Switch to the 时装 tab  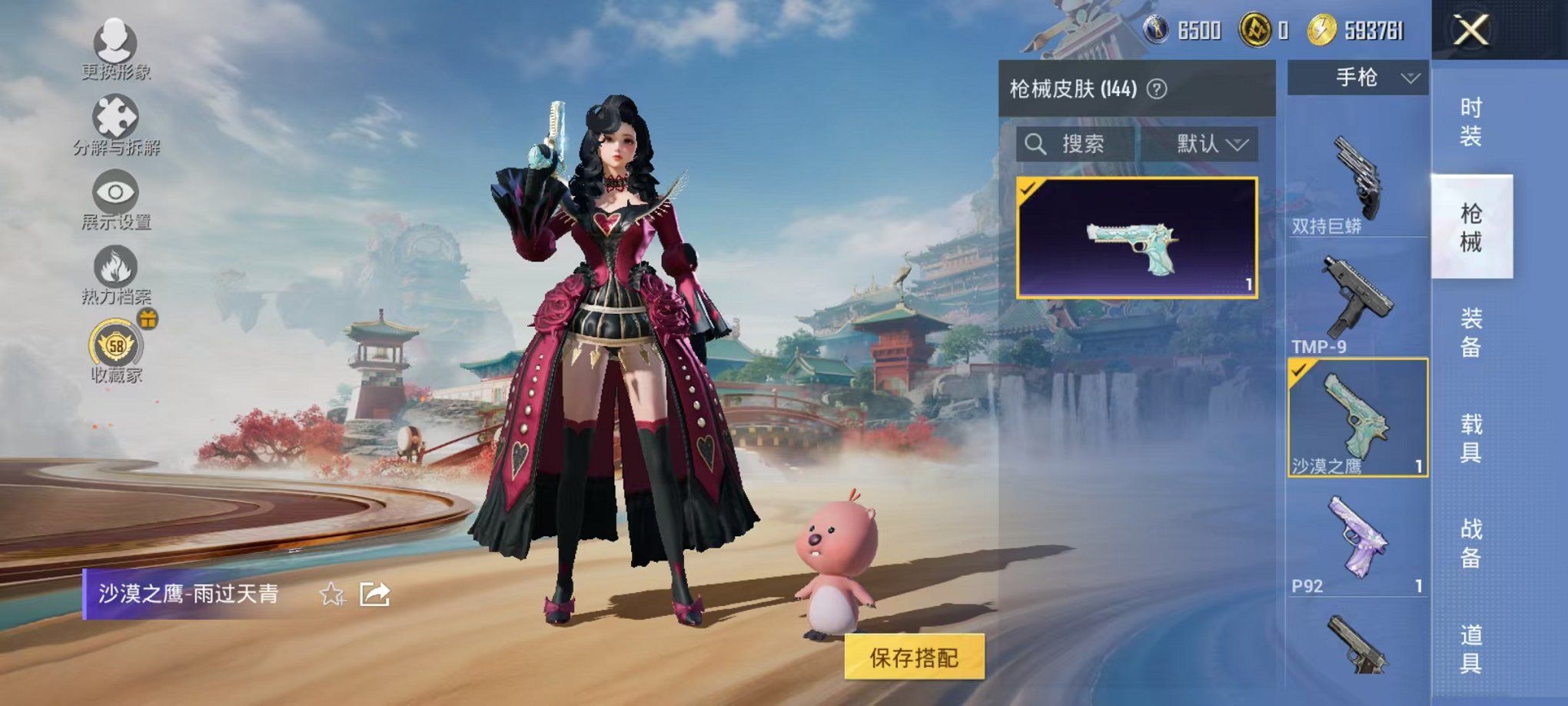(1471, 123)
